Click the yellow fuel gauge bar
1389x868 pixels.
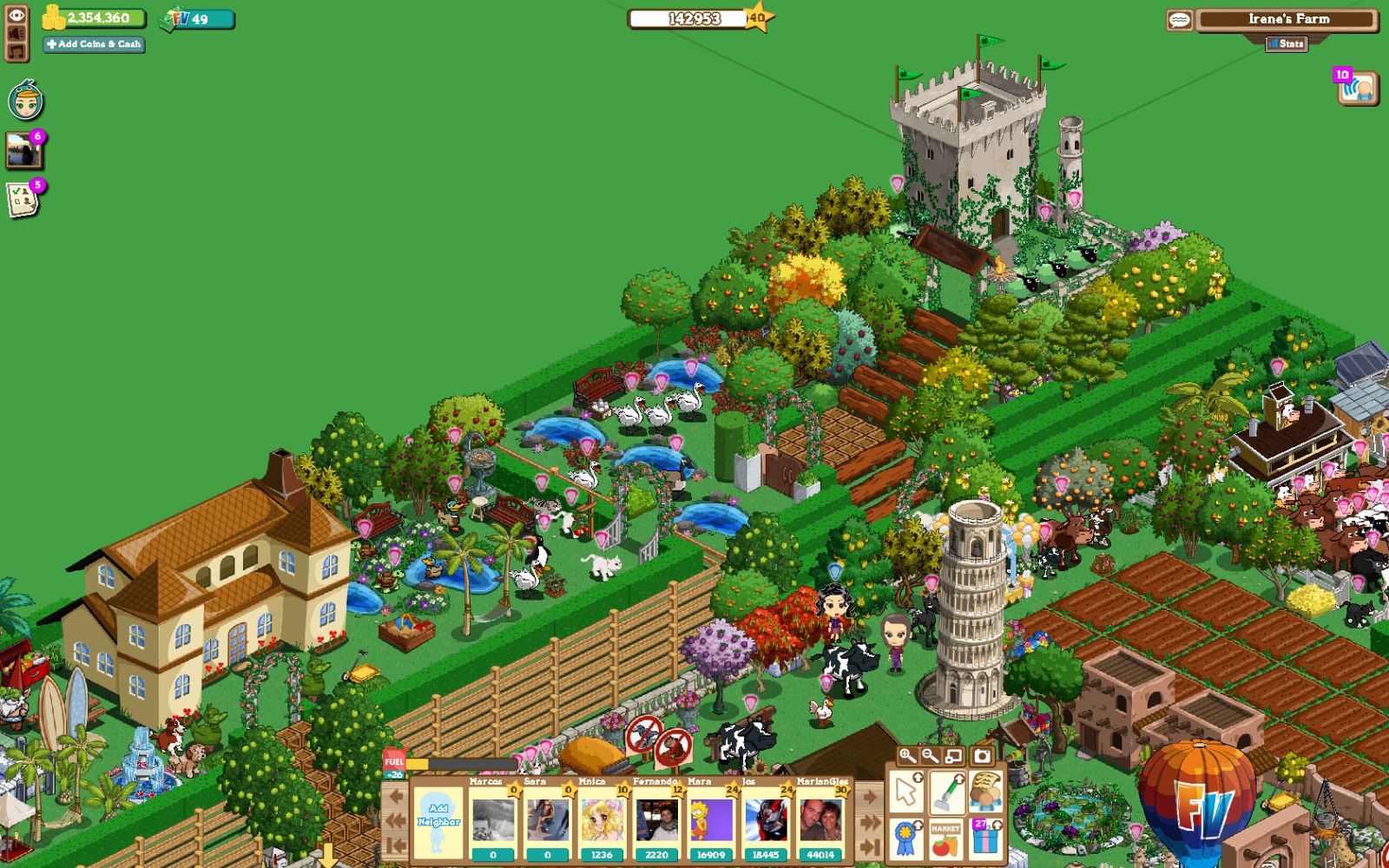point(416,764)
